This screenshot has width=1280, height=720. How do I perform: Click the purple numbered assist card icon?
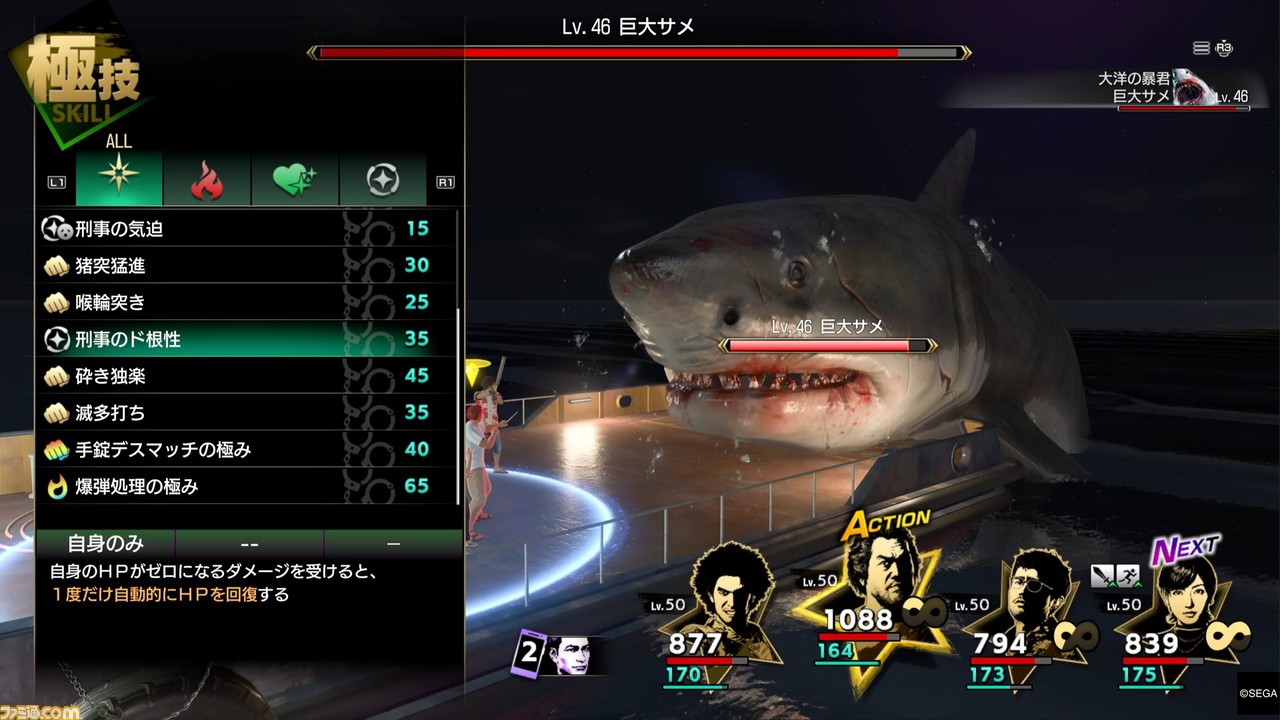[x=553, y=654]
